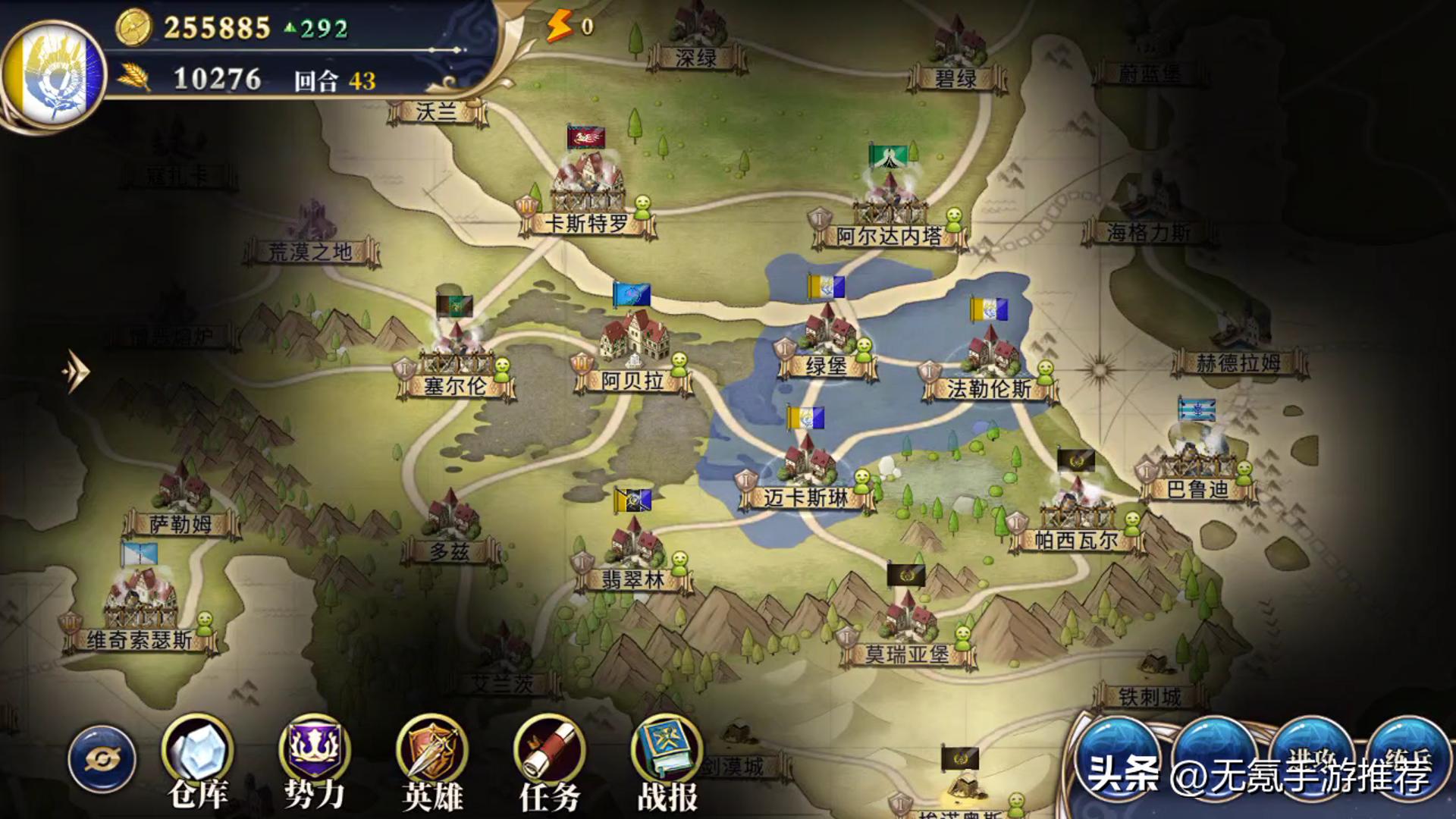The width and height of the screenshot is (1456, 819).
Task: Choose the city 塞尔伦
Action: coord(456,355)
